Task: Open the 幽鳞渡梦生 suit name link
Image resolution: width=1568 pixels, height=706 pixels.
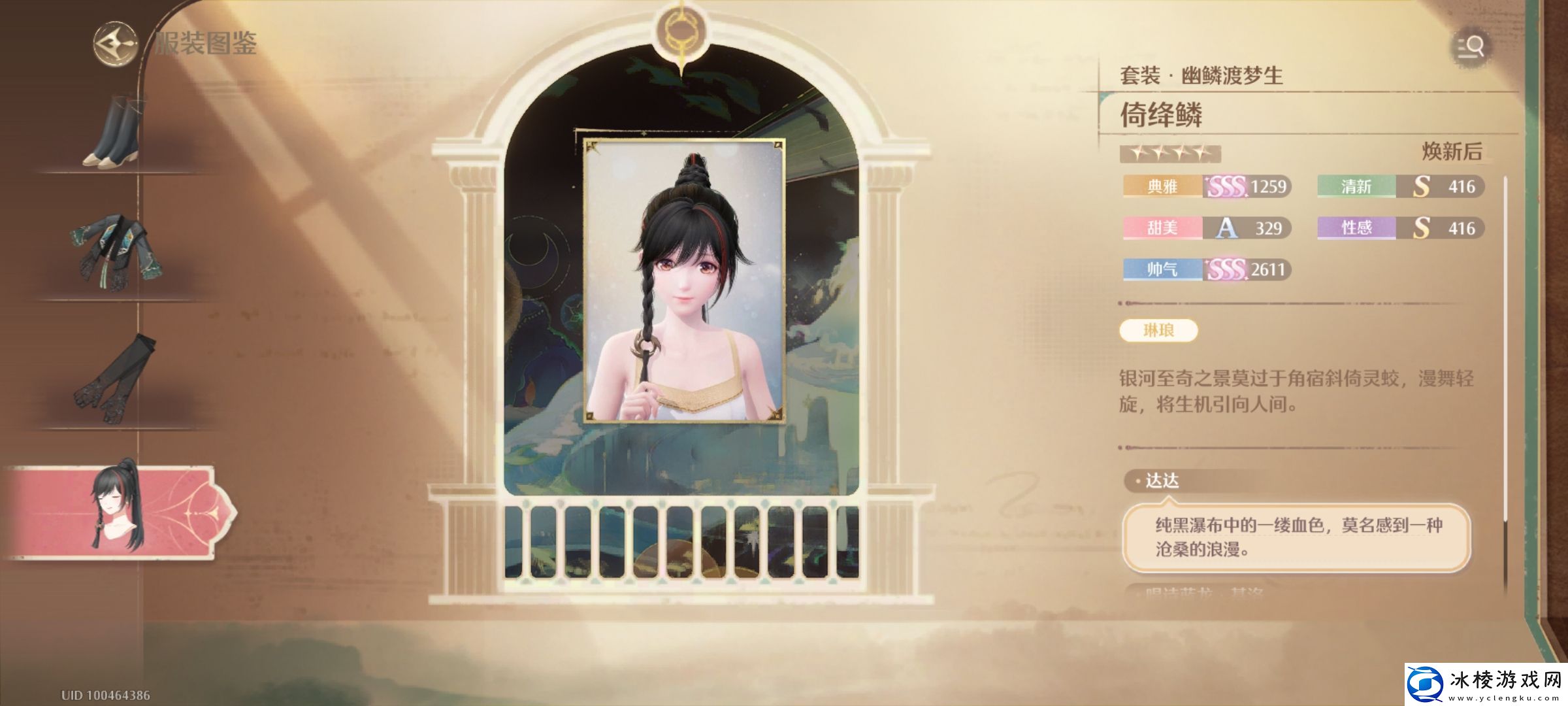Action: coord(1232,76)
